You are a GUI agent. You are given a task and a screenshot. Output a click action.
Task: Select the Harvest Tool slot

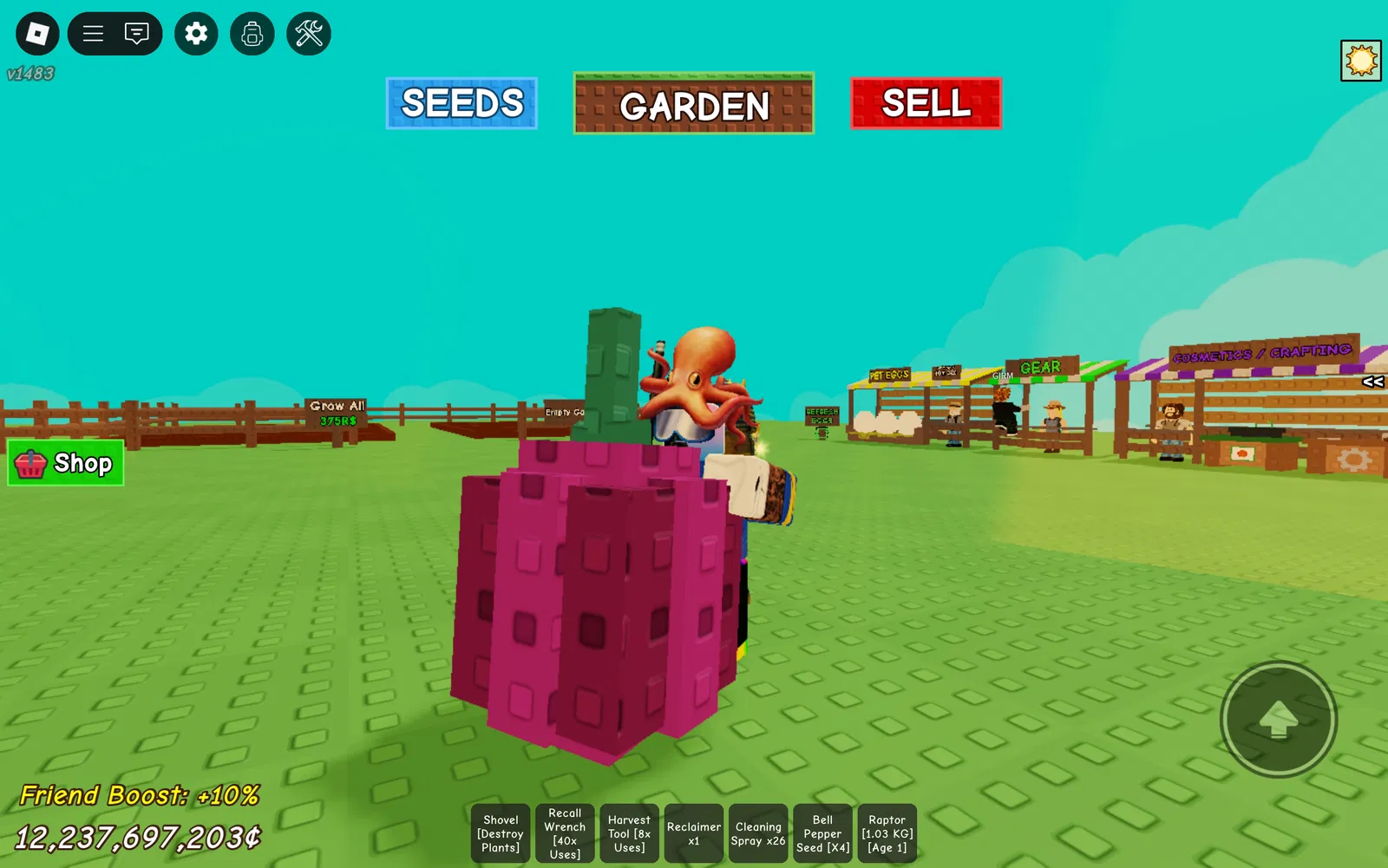point(629,833)
